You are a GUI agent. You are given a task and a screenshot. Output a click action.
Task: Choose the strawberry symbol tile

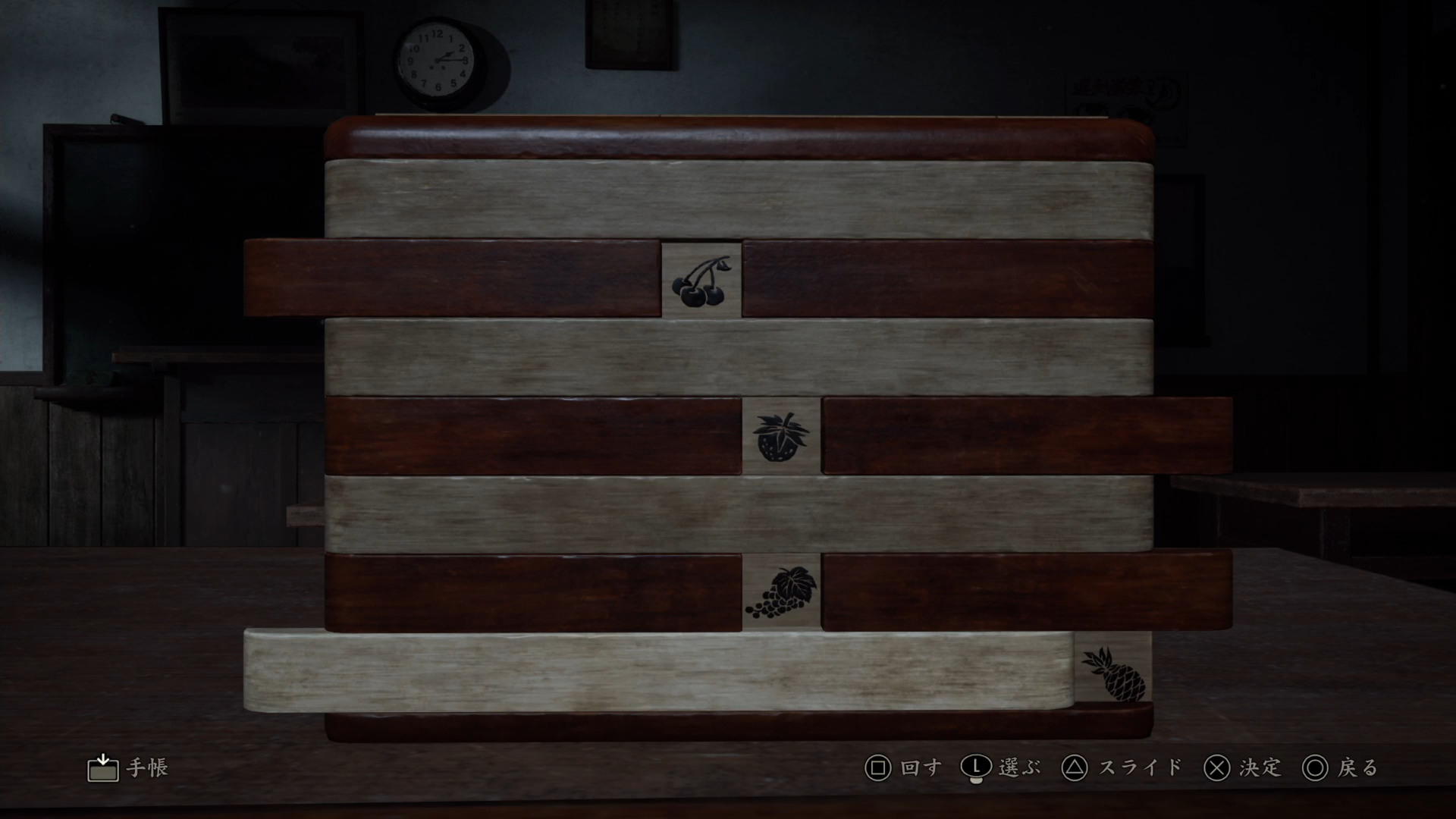click(781, 437)
